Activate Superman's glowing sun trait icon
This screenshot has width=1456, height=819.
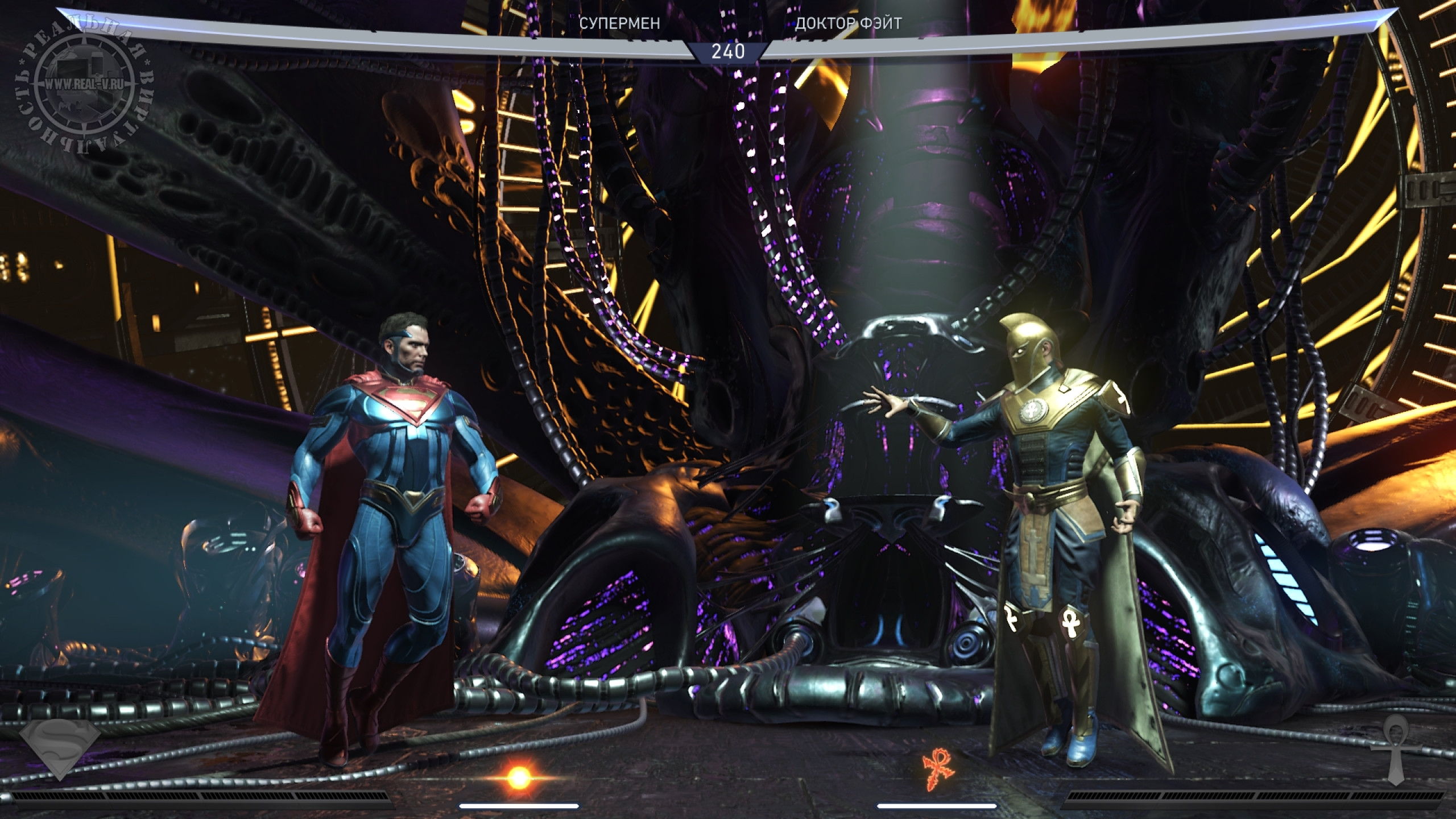point(518,777)
